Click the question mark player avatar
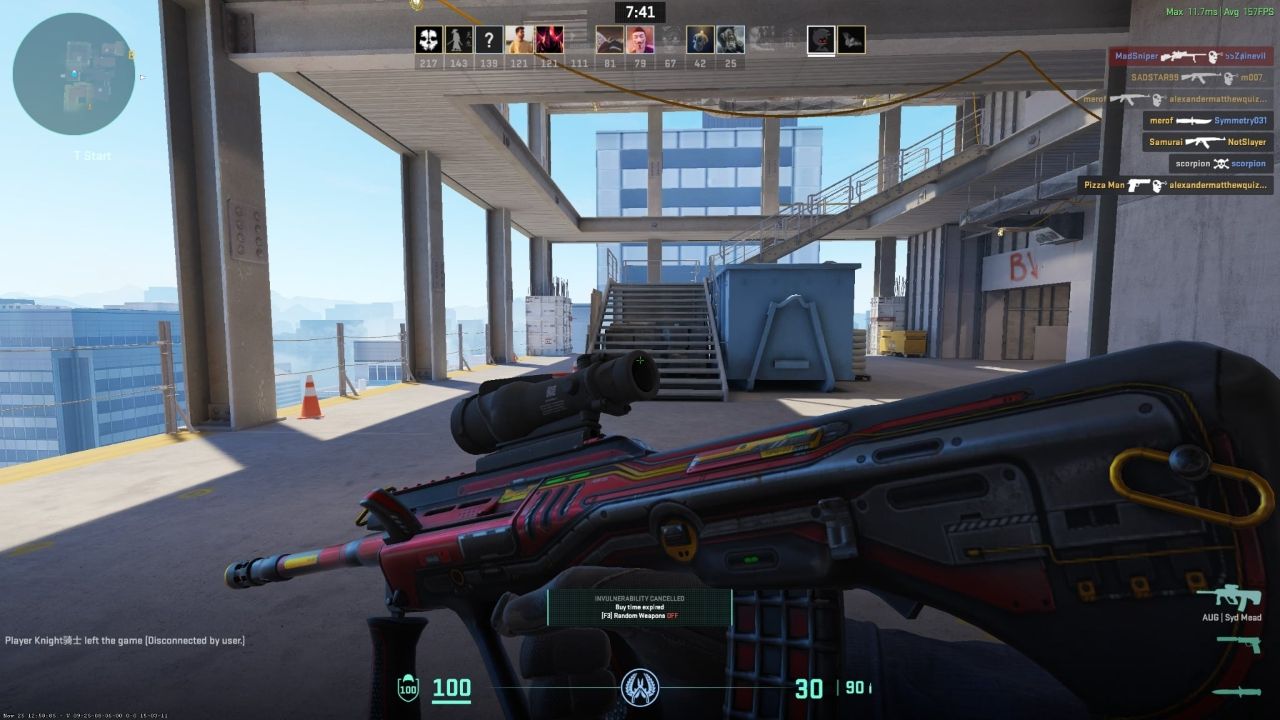This screenshot has width=1280, height=720. coord(488,40)
